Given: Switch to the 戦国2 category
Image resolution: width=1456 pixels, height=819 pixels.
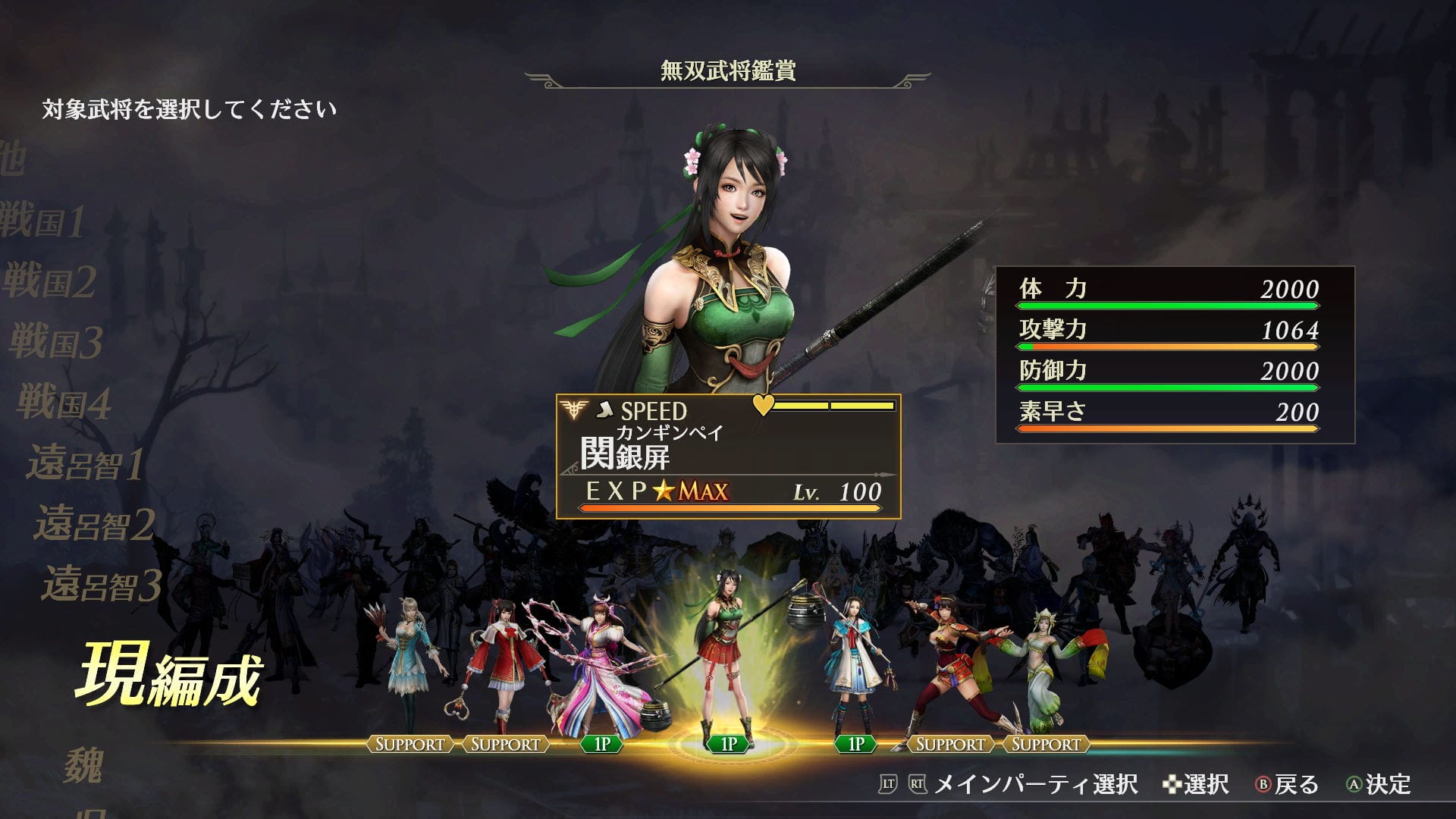Looking at the screenshot, I should [x=50, y=281].
